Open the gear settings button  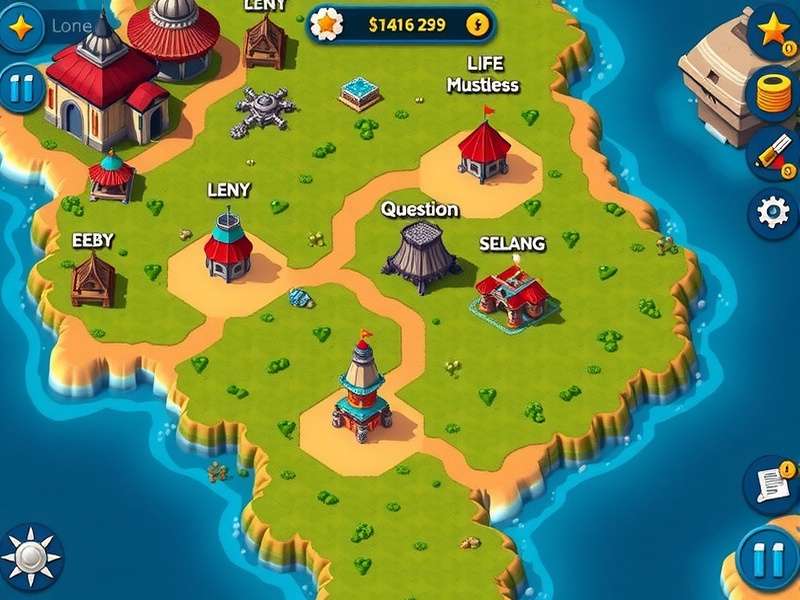coord(774,213)
